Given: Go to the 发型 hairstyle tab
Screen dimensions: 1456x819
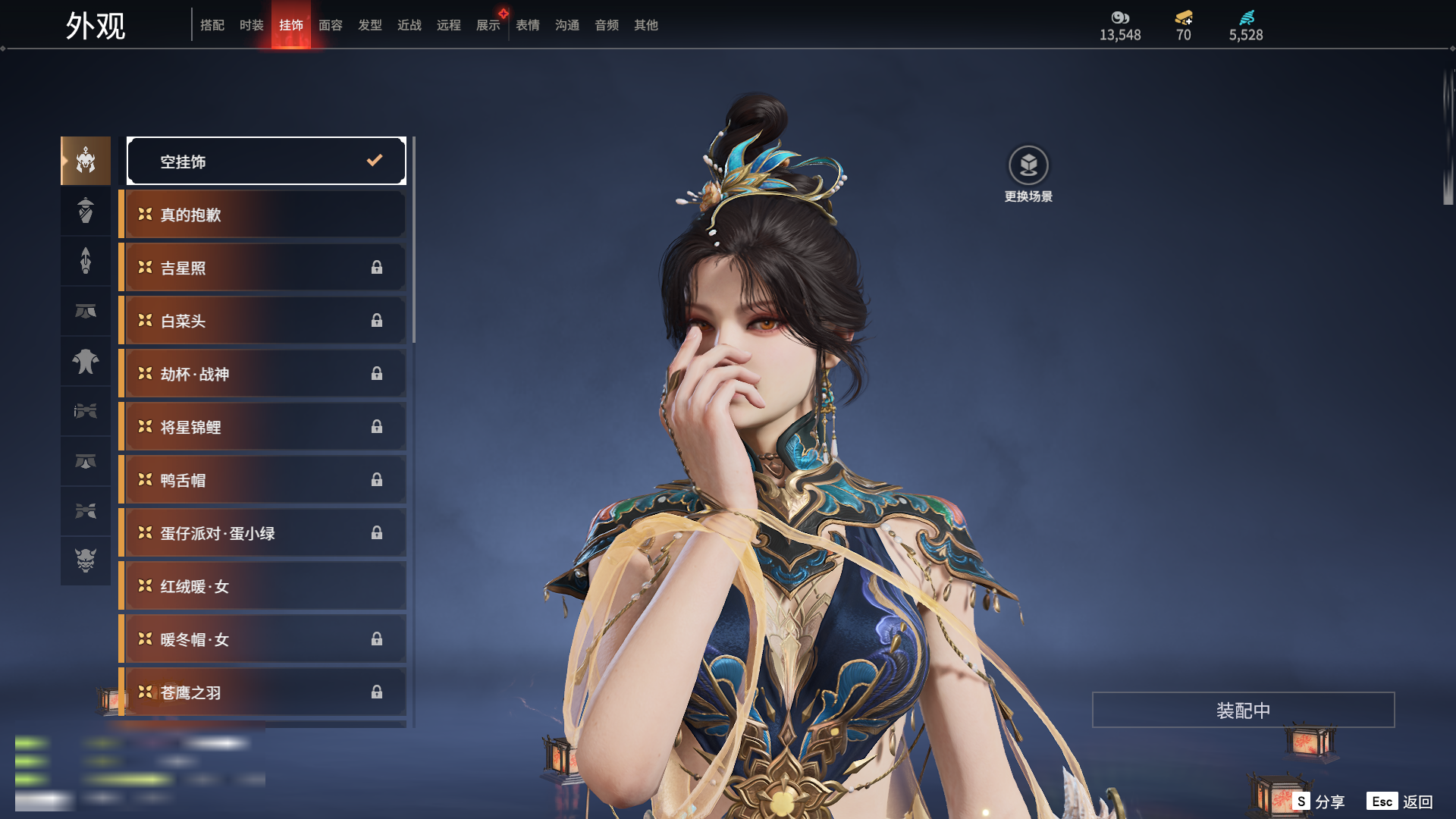Looking at the screenshot, I should point(370,25).
